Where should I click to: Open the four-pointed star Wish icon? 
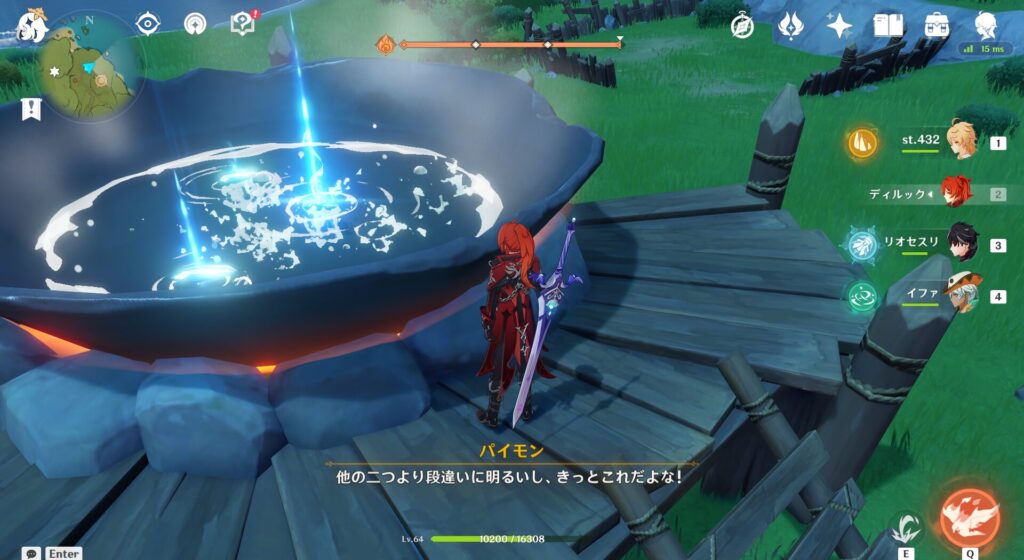point(838,26)
